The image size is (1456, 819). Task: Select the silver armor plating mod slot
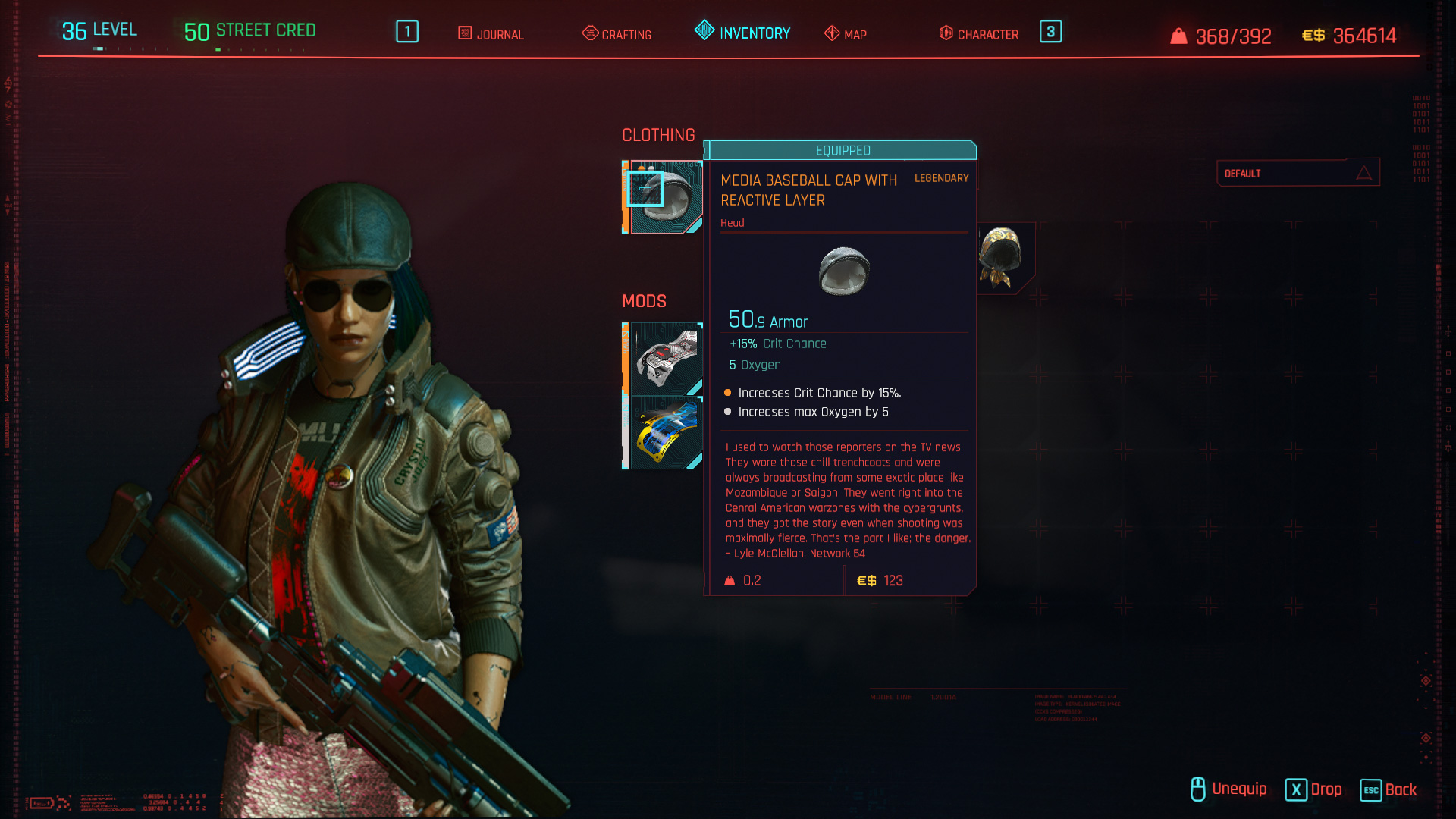665,356
